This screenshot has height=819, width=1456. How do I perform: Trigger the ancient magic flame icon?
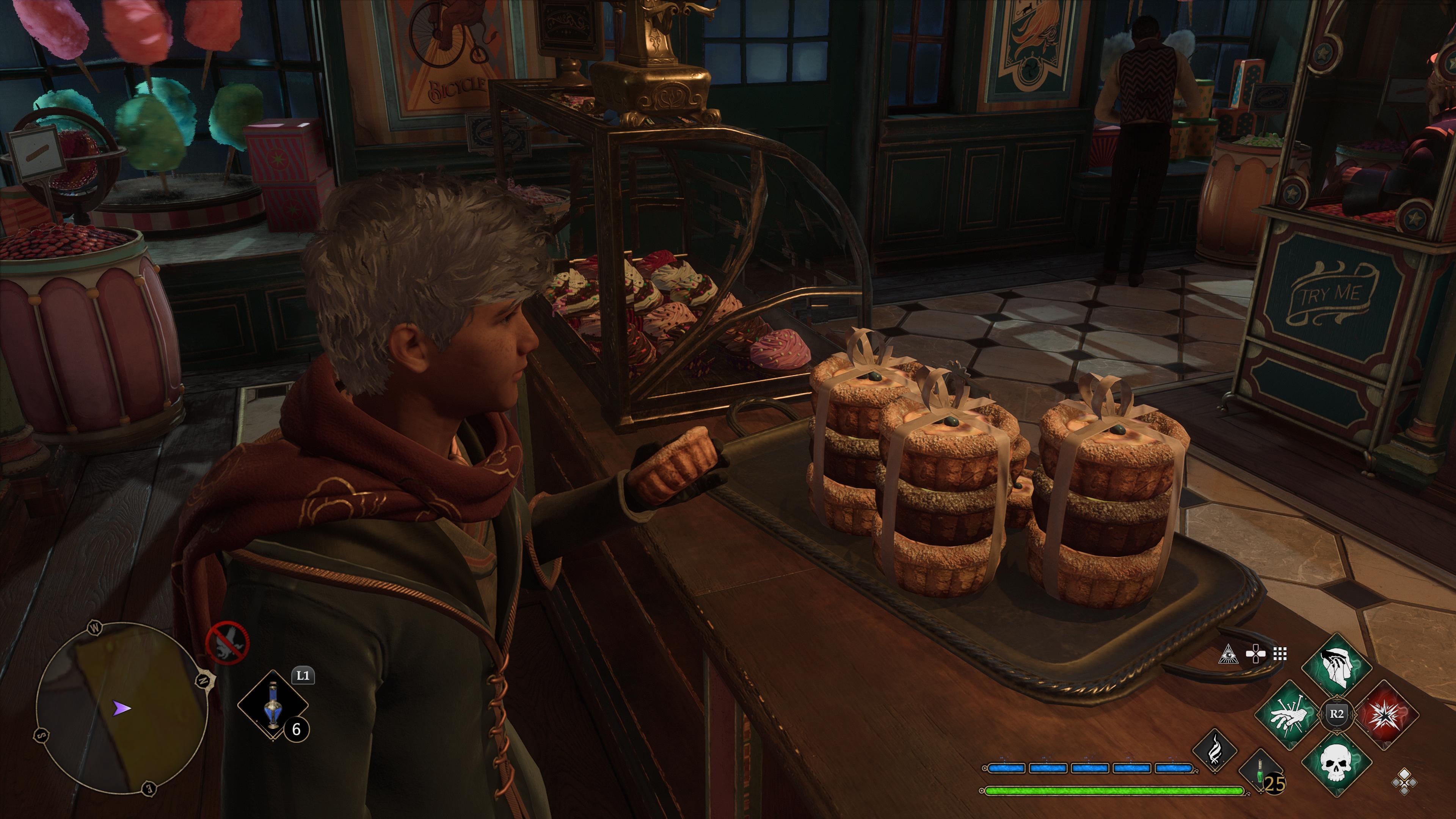click(1214, 750)
